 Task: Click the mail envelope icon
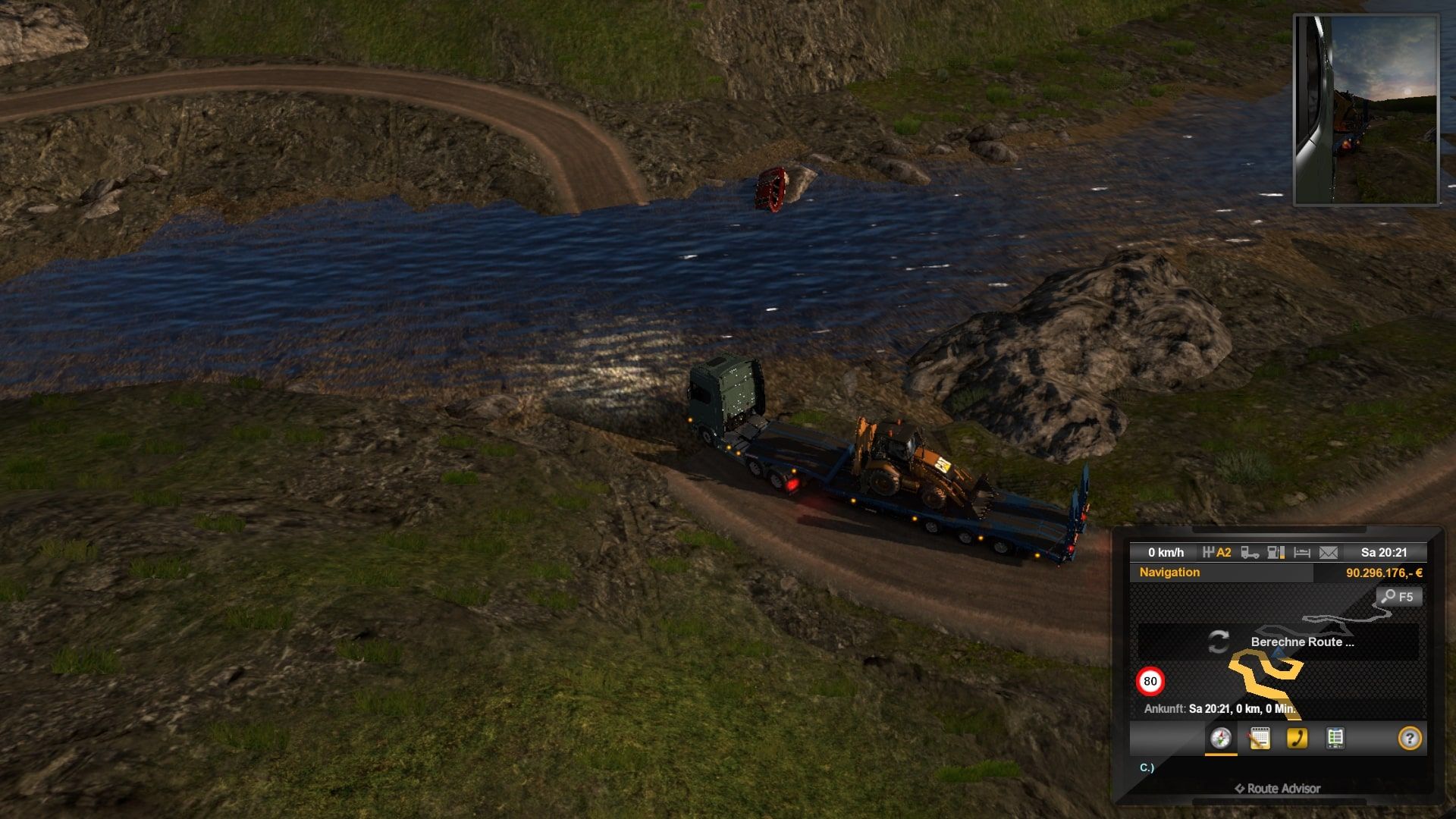(x=1329, y=553)
